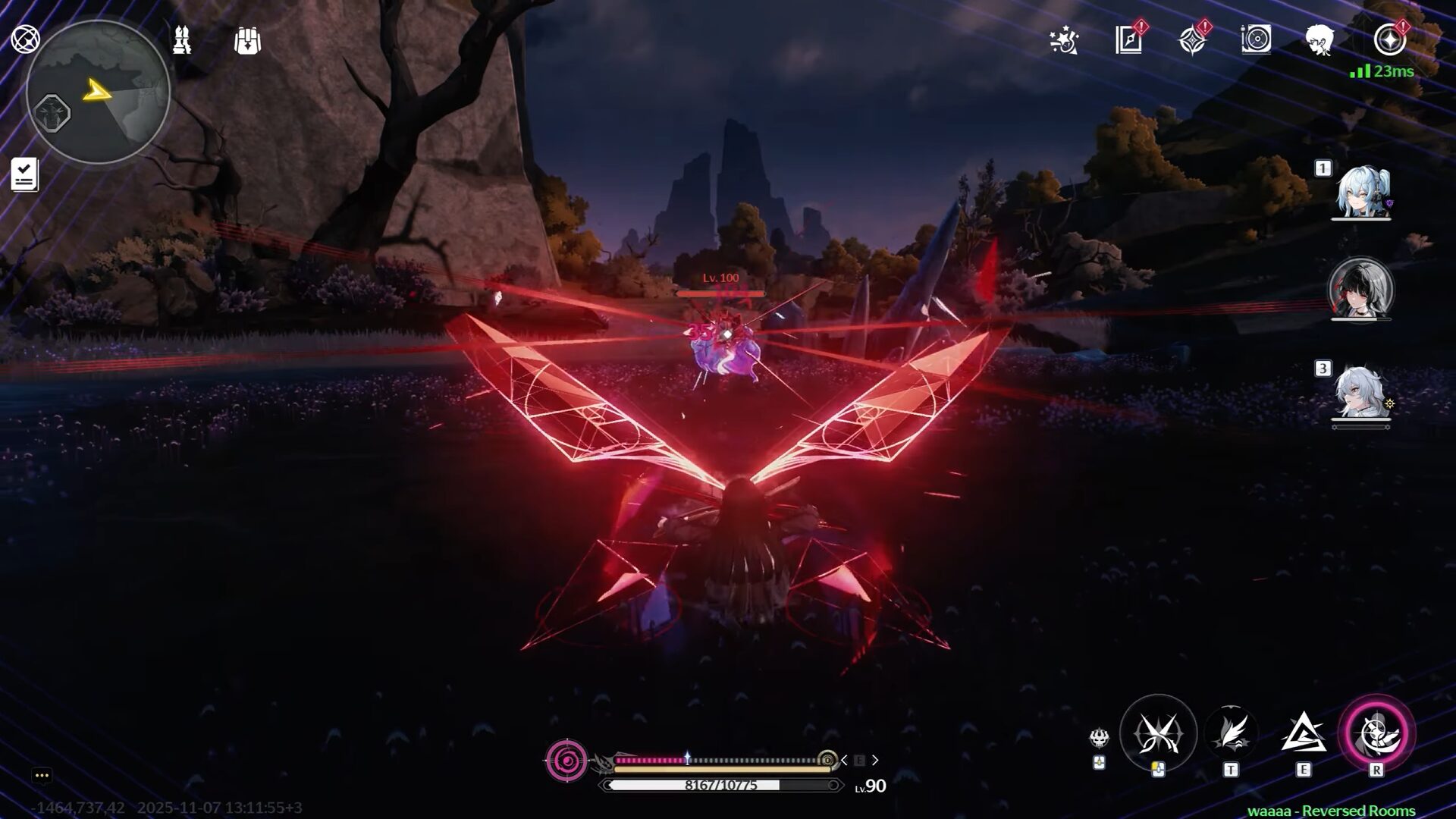Activate the feather wing skill
Screen dimensions: 1456x819
pyautogui.click(x=1231, y=733)
